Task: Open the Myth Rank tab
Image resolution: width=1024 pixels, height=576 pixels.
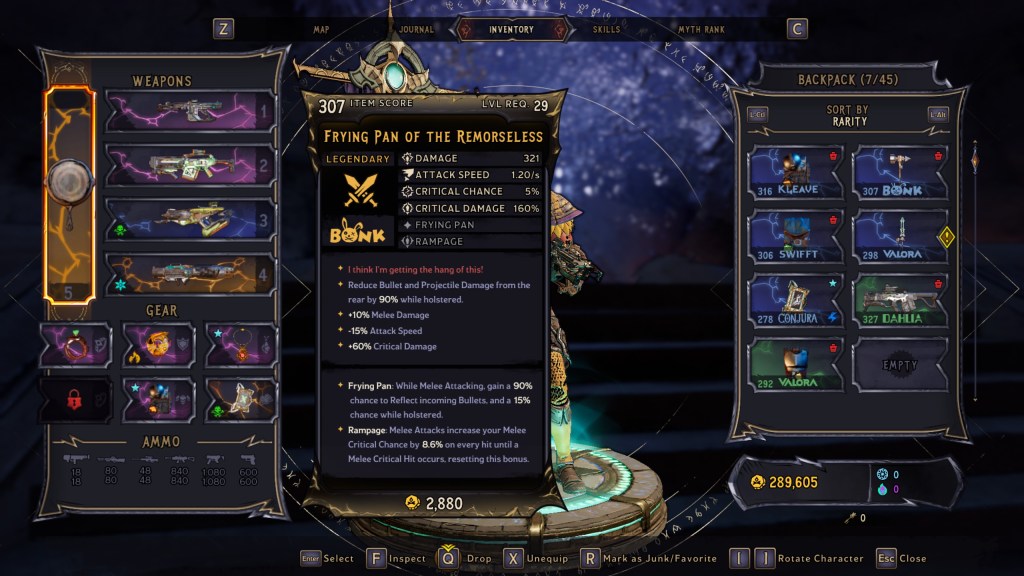Action: 703,30
